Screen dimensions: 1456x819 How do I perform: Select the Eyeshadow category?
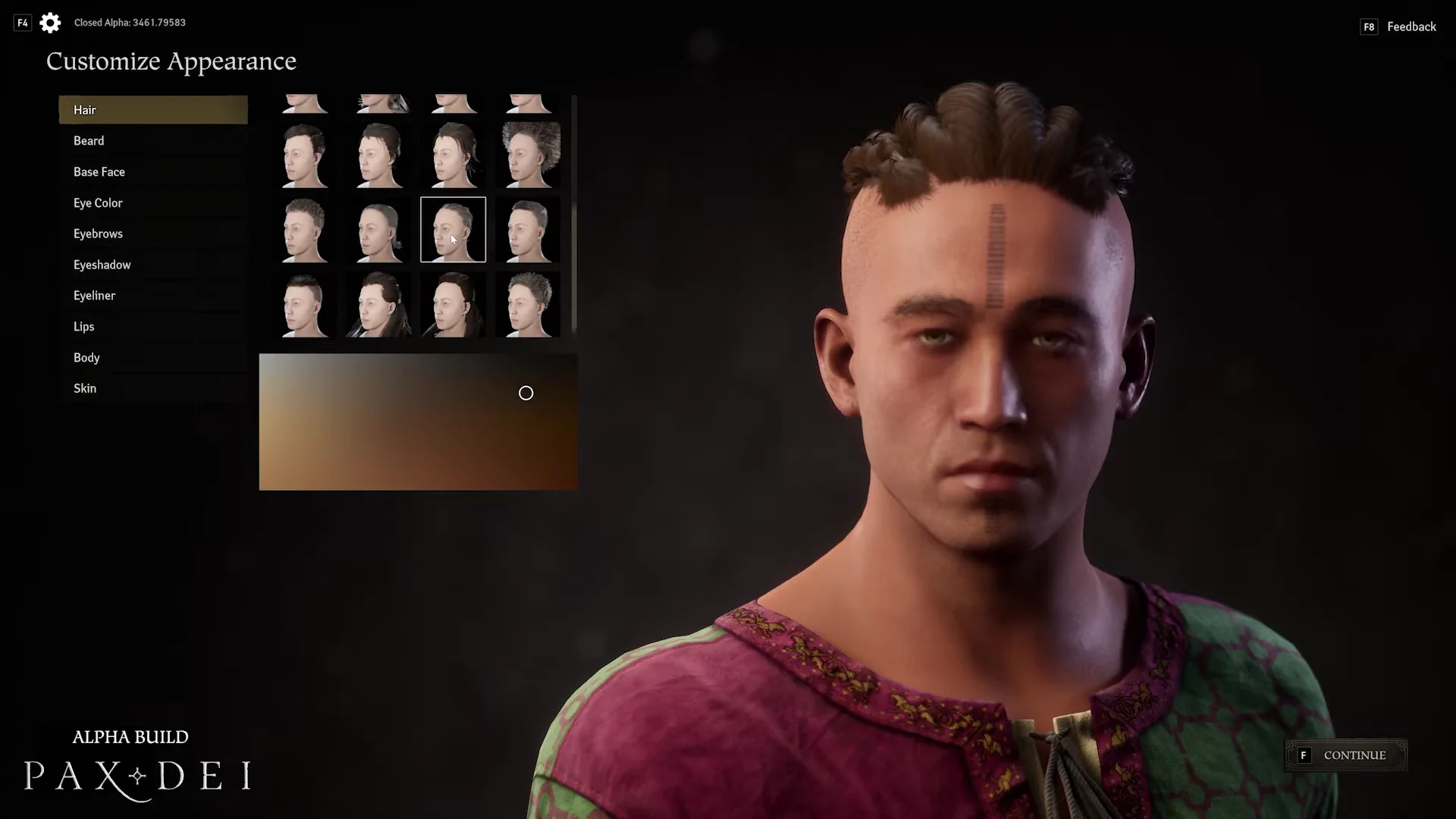click(152, 265)
